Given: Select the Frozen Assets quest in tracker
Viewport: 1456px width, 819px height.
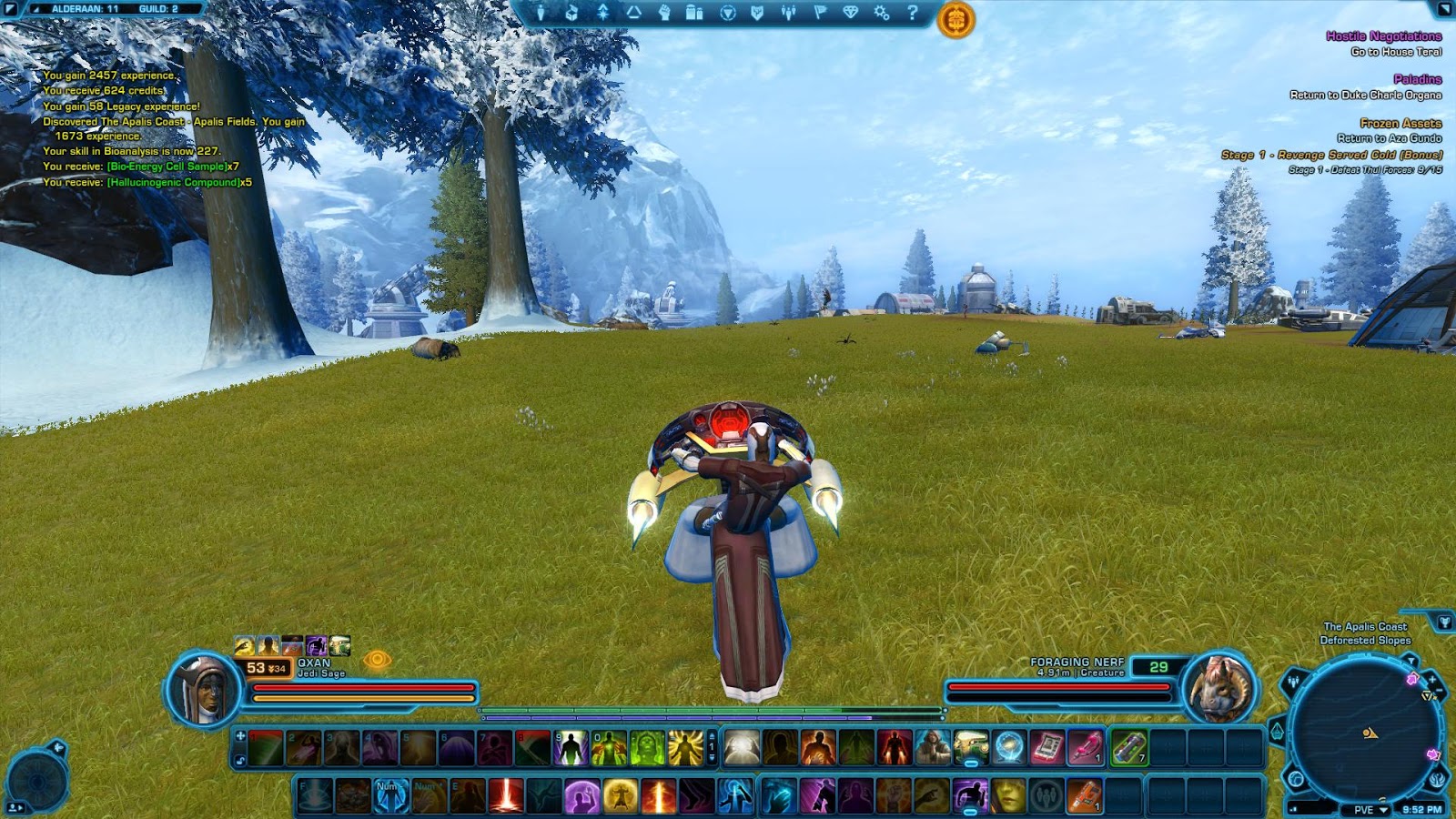Looking at the screenshot, I should coord(1400,123).
